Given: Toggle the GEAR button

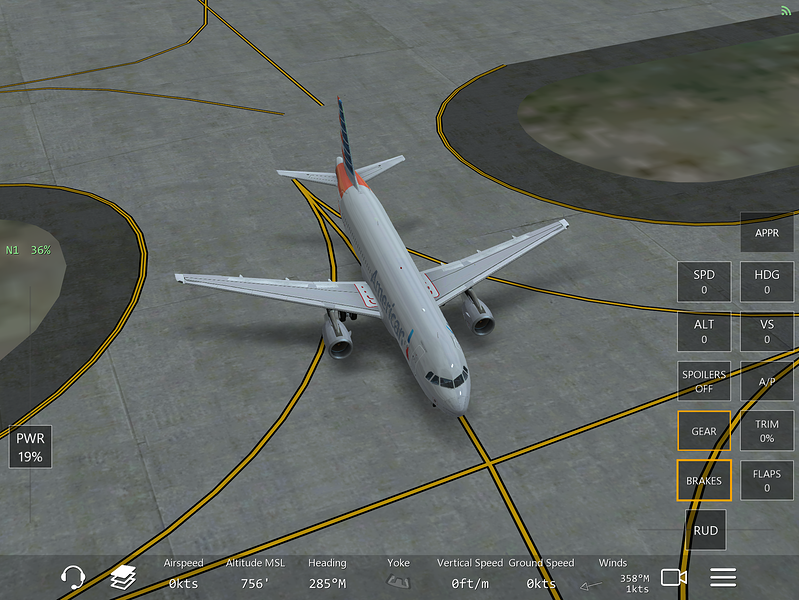Looking at the screenshot, I should tap(704, 431).
